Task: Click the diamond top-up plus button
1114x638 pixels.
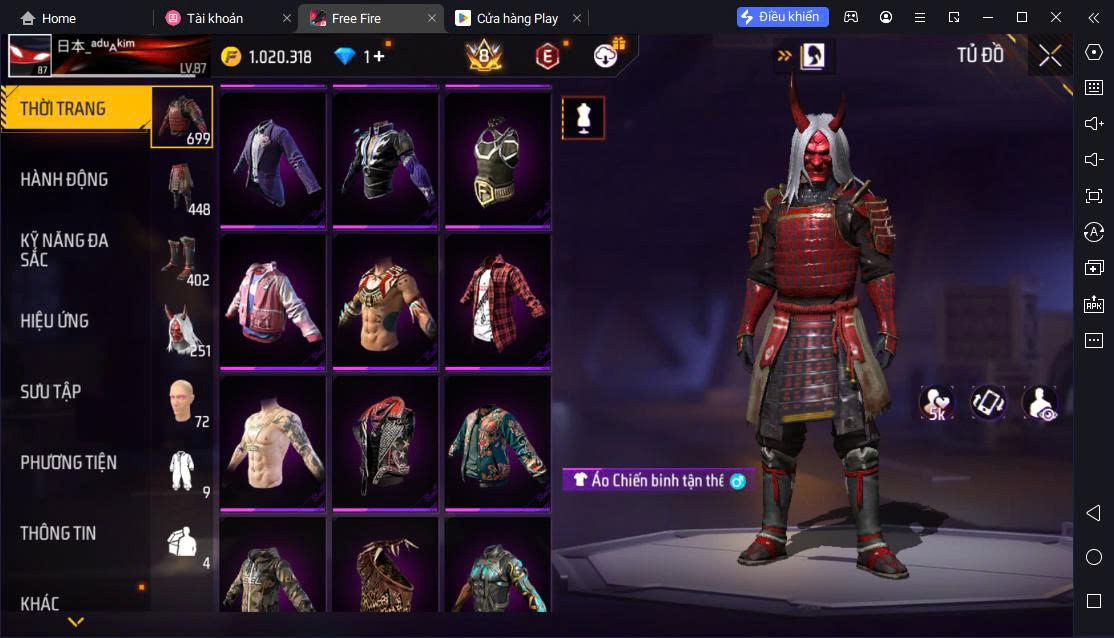Action: pyautogui.click(x=379, y=57)
